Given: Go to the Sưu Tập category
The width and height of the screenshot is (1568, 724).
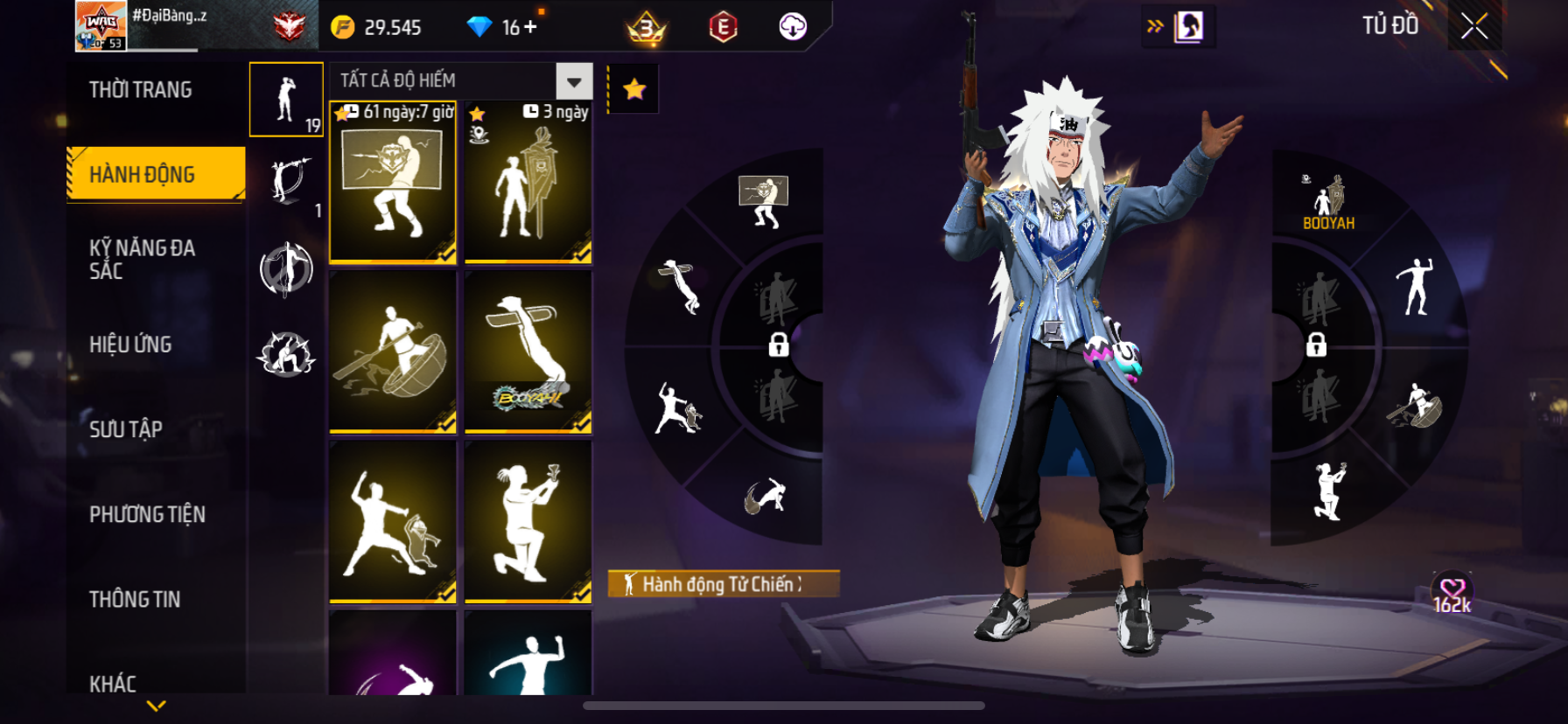Looking at the screenshot, I should click(126, 429).
